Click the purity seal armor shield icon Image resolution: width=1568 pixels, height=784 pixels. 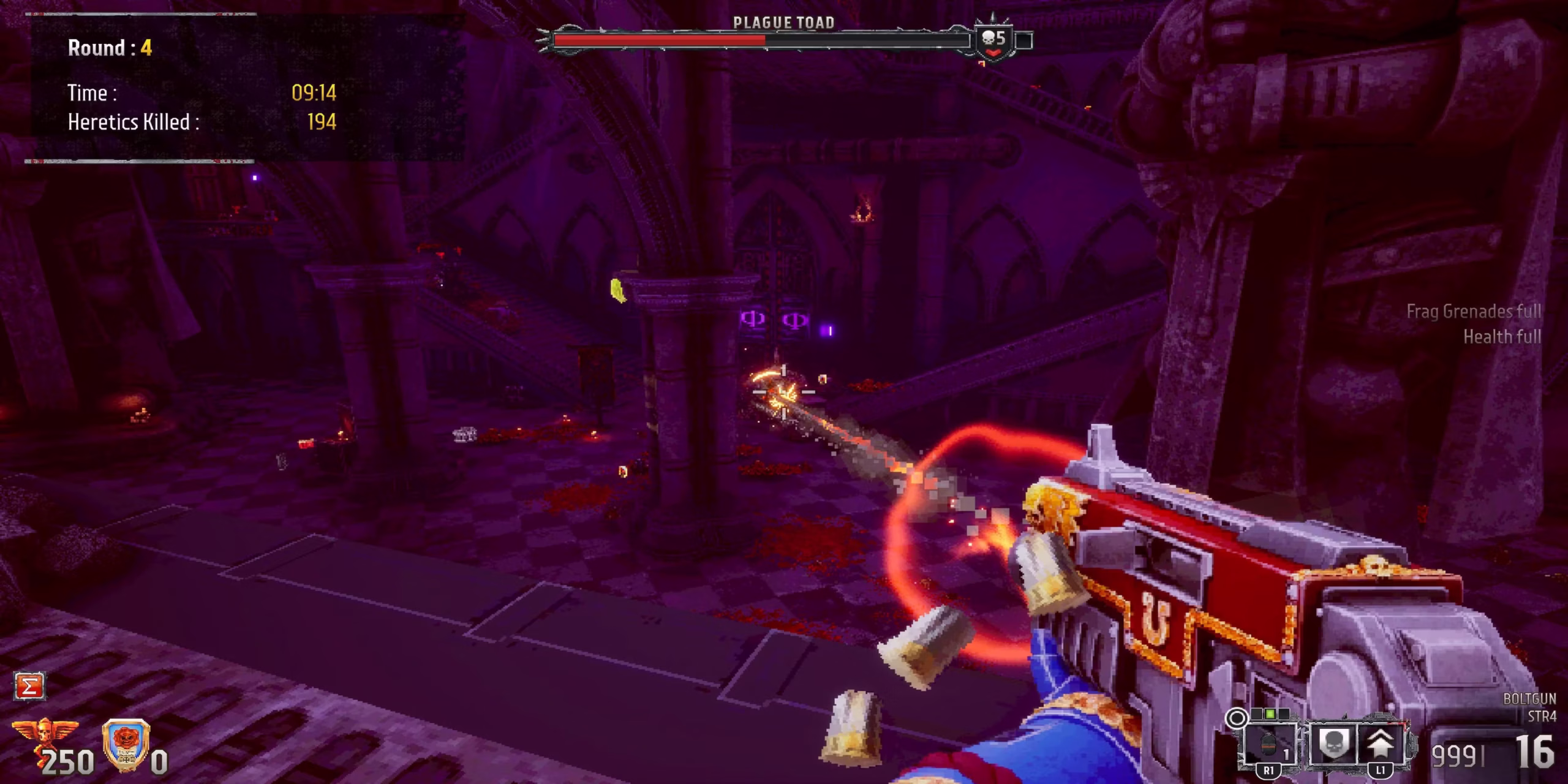point(126,742)
